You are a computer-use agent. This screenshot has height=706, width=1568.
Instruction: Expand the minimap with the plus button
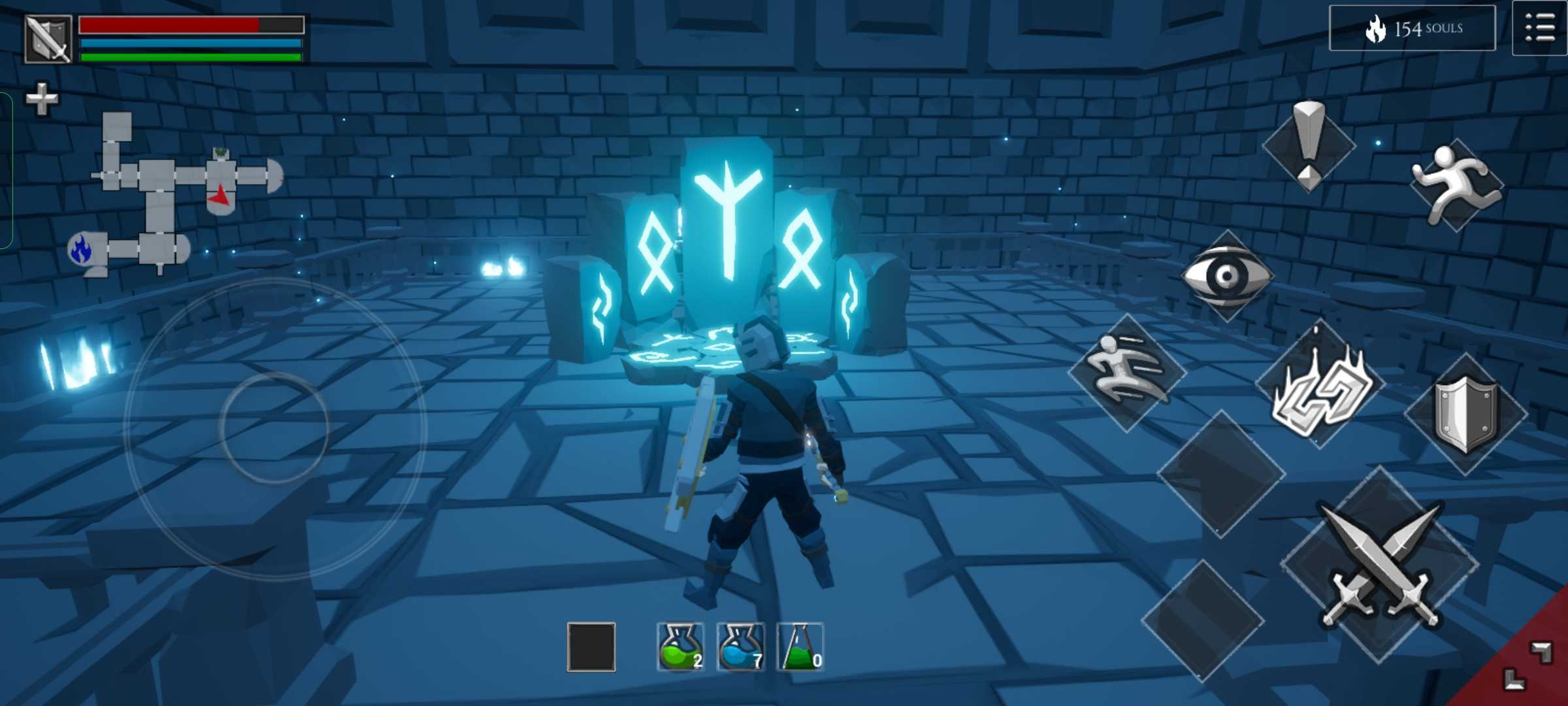click(42, 99)
